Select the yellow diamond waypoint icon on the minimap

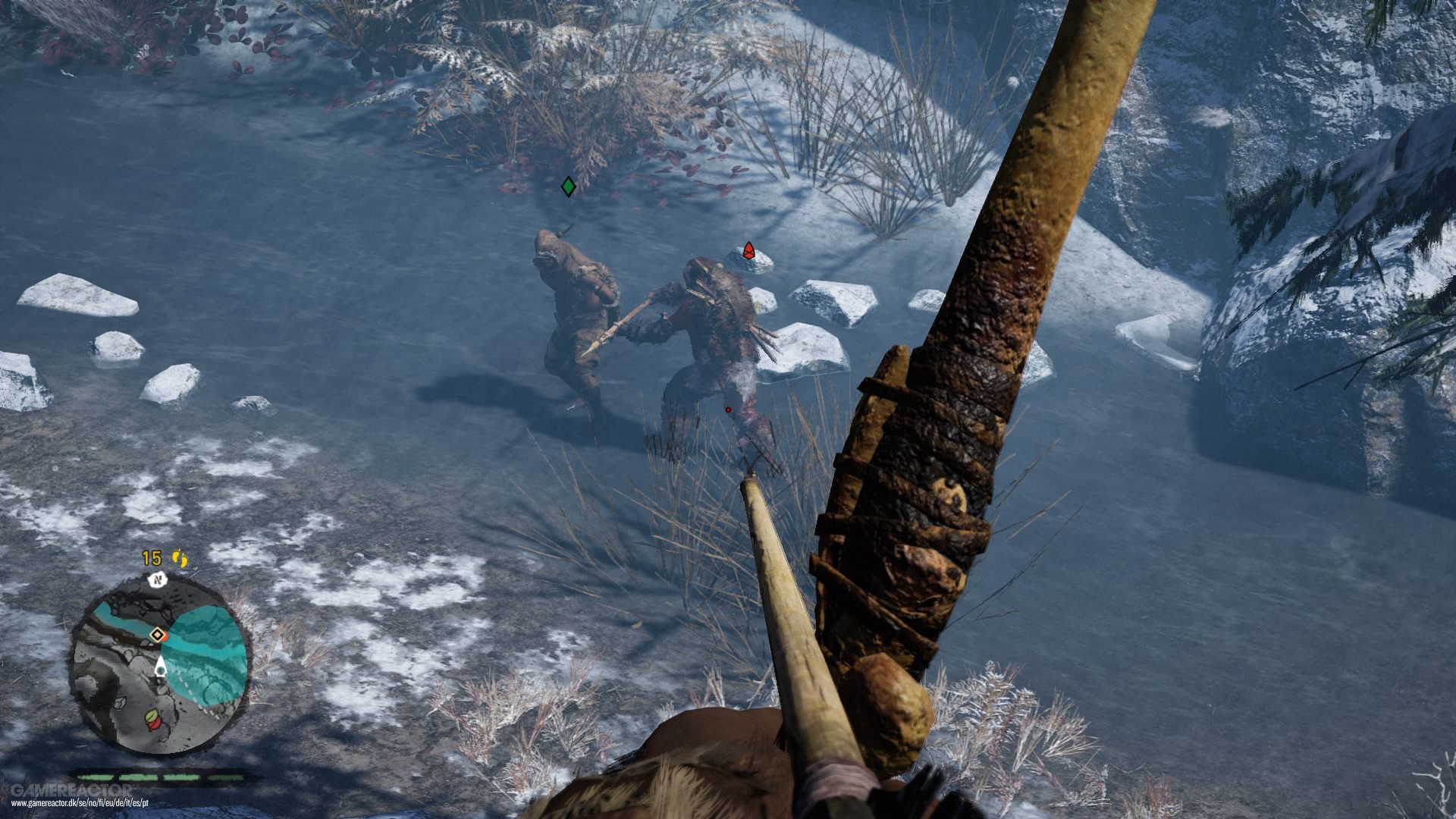pos(158,634)
